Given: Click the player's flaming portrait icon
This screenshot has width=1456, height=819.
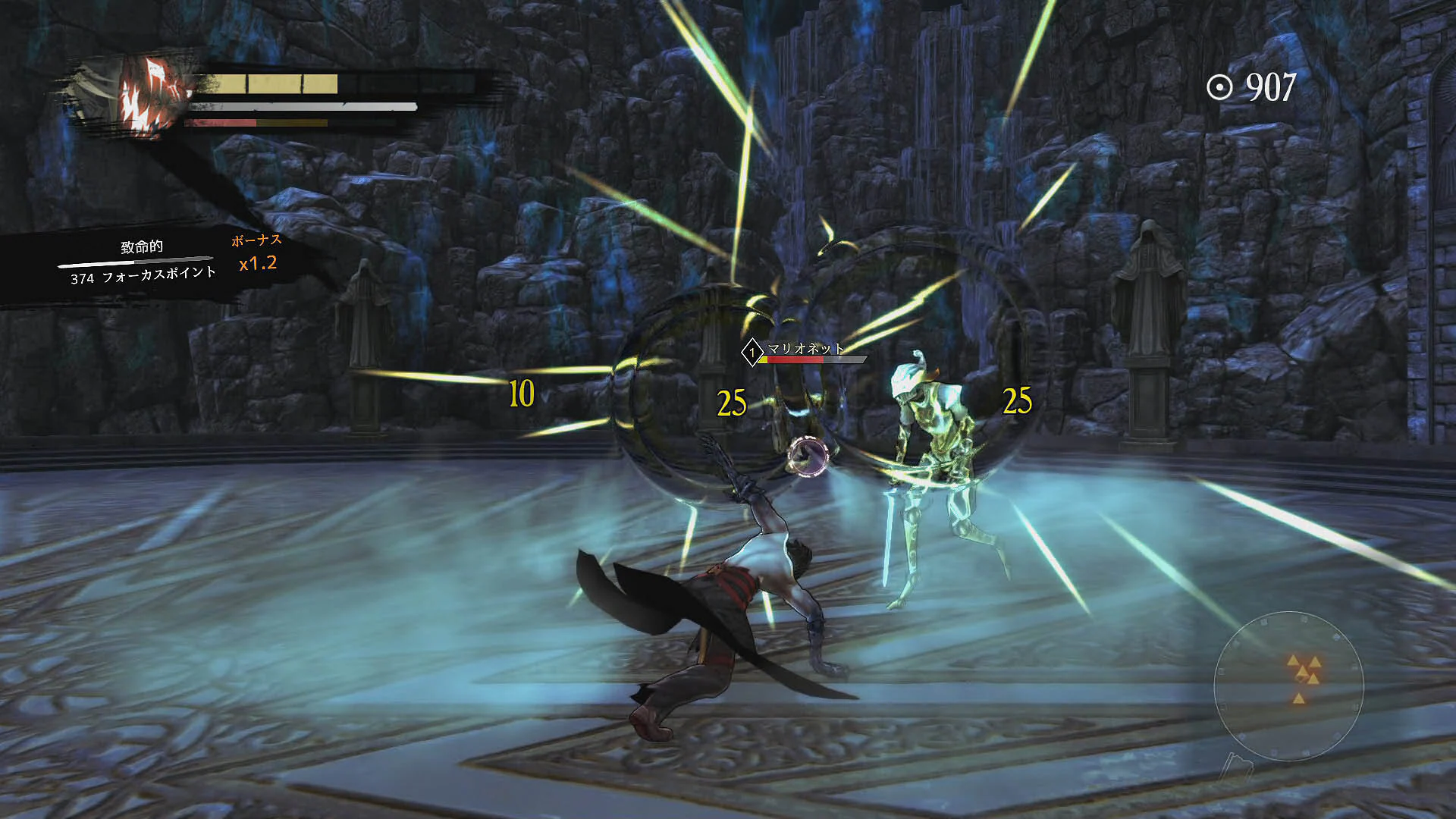Looking at the screenshot, I should tap(148, 93).
